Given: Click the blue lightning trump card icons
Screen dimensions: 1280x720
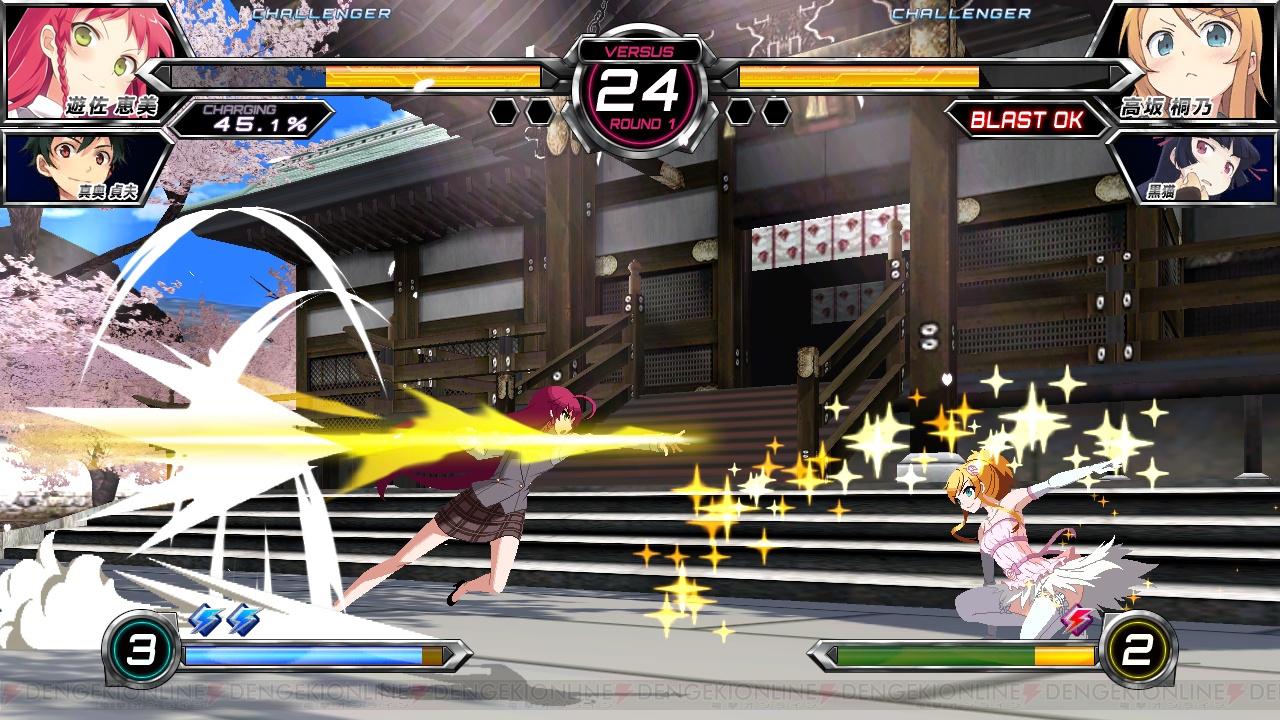Looking at the screenshot, I should (x=224, y=620).
